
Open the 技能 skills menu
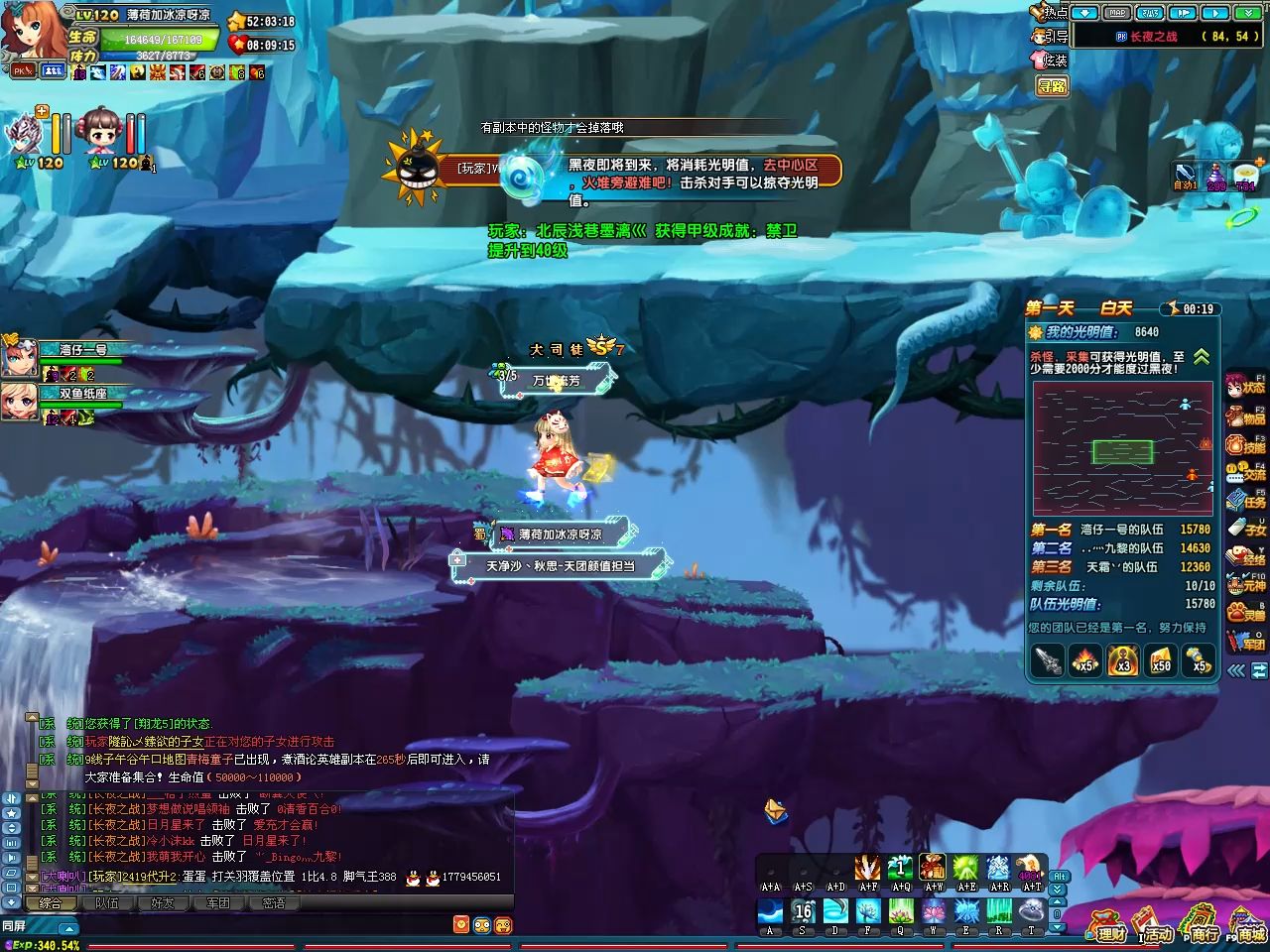coord(1247,445)
